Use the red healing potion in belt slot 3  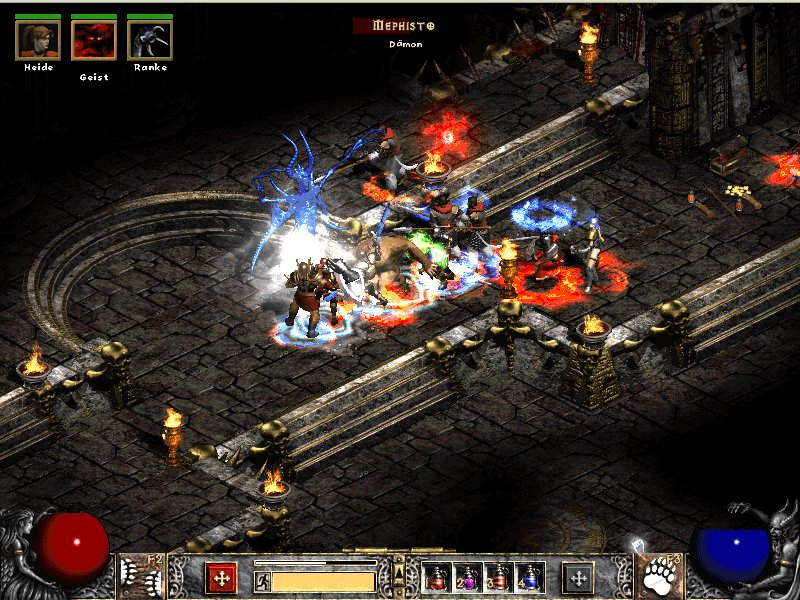(x=499, y=578)
